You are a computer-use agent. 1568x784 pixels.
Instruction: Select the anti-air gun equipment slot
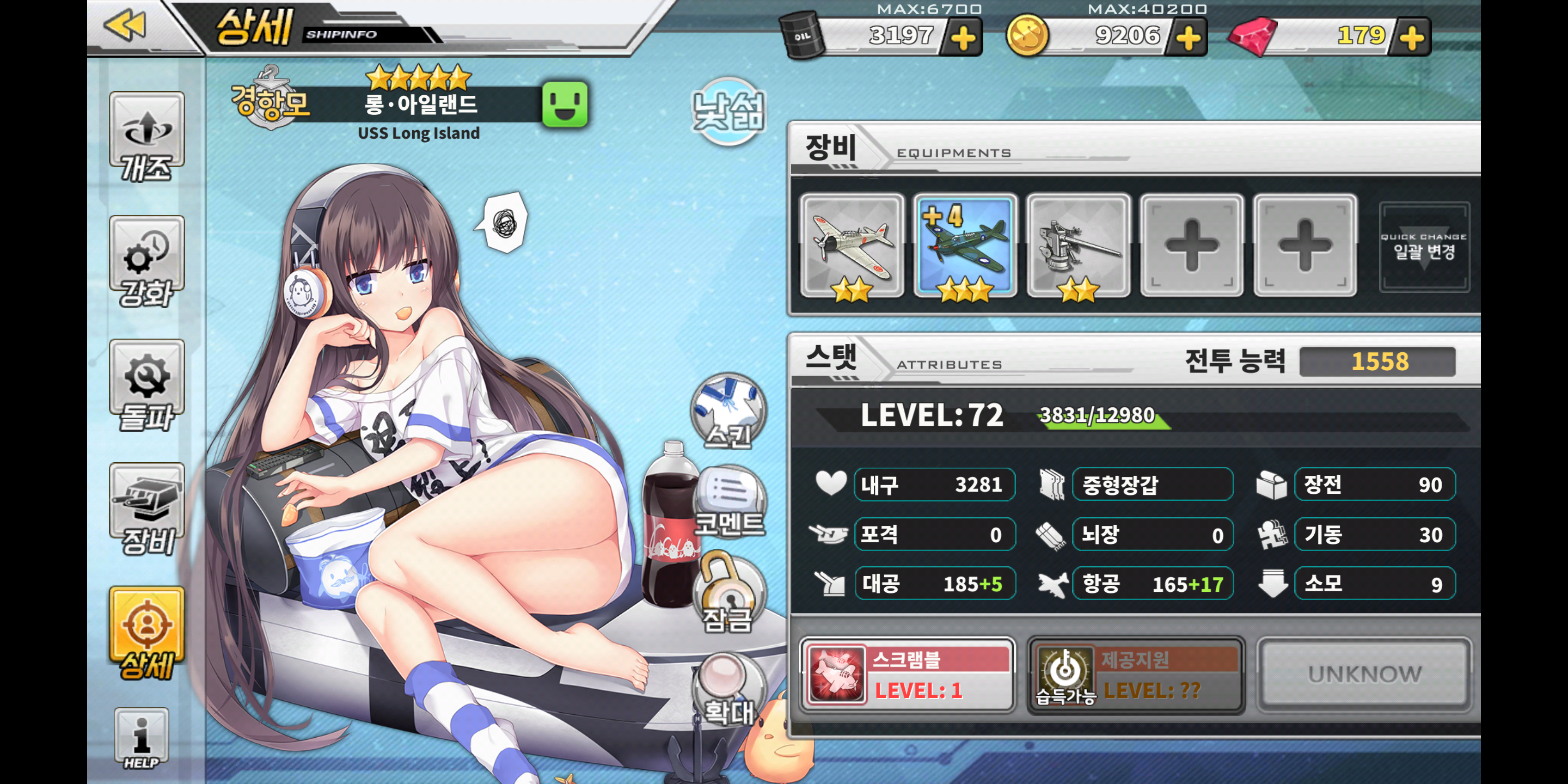(x=1078, y=246)
